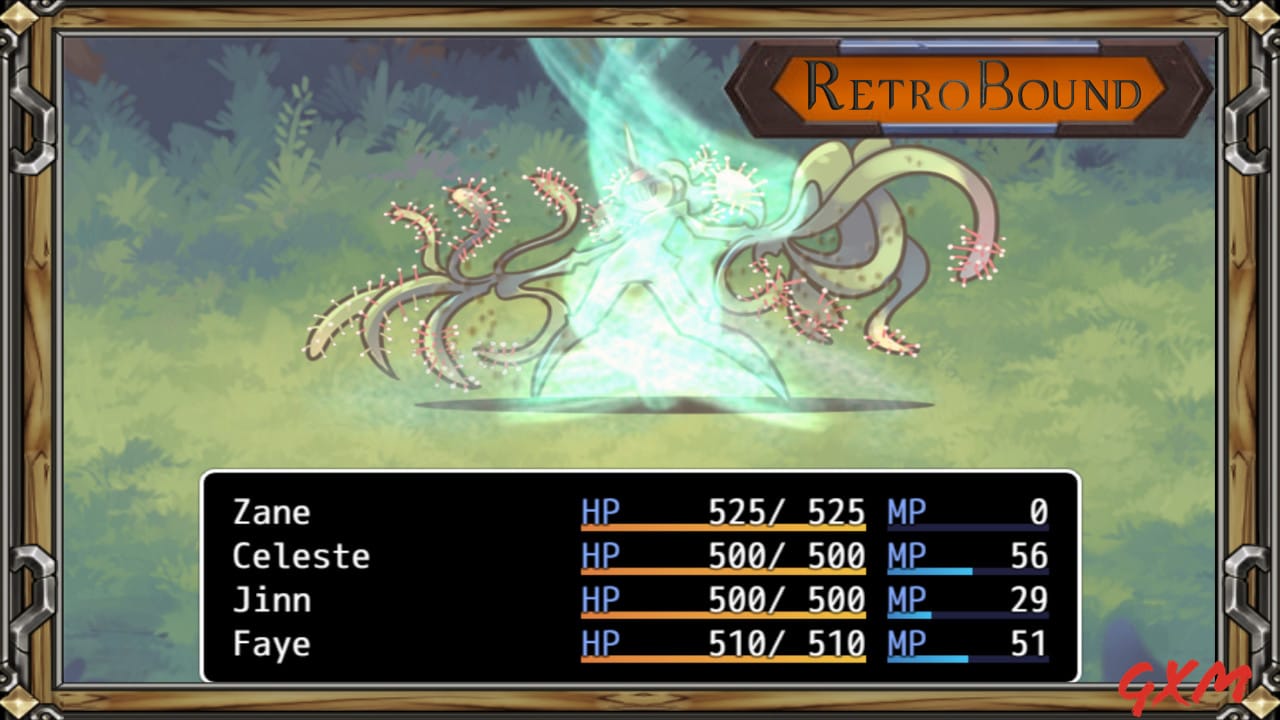Select Faye in the status window

tap(272, 644)
